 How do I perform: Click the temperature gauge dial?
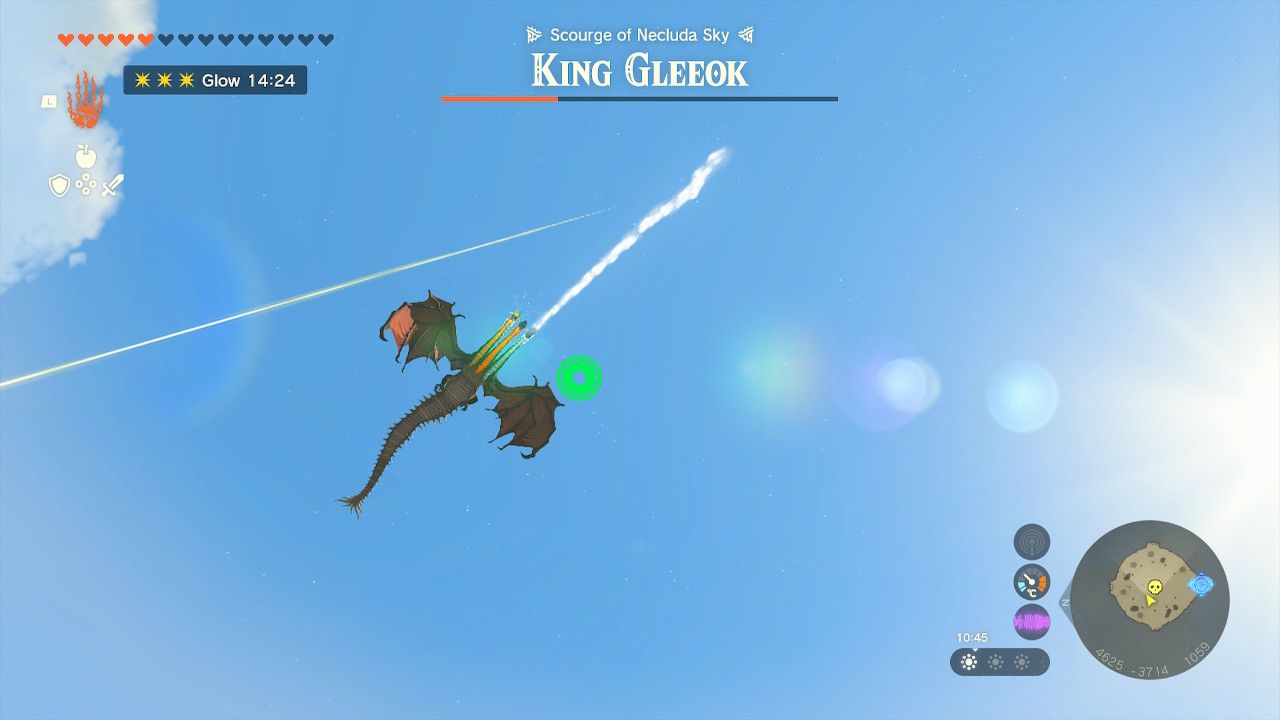point(1031,581)
